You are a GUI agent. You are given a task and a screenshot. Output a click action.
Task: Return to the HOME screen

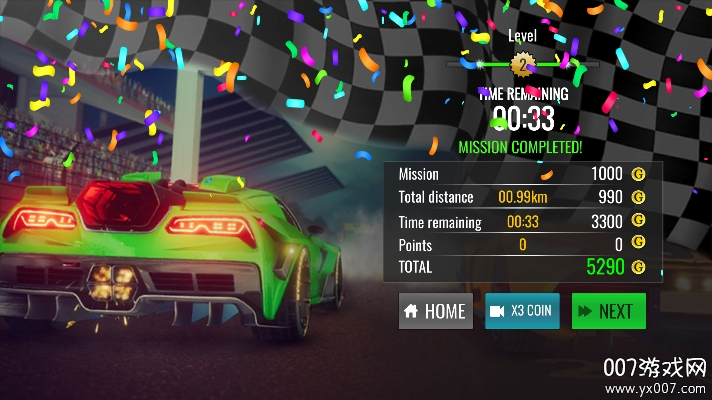(435, 311)
